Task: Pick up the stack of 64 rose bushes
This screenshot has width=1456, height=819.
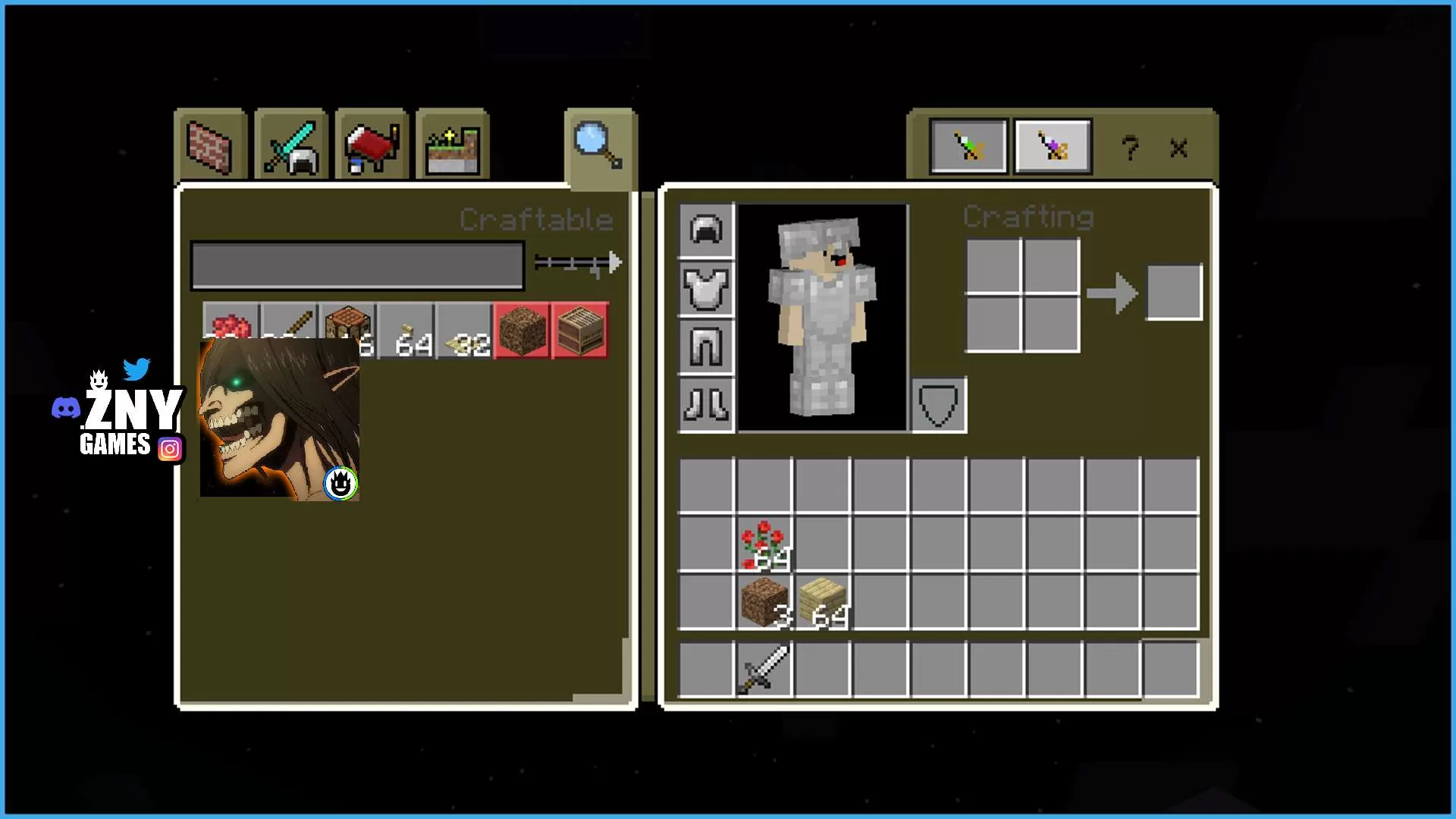Action: pos(764,544)
